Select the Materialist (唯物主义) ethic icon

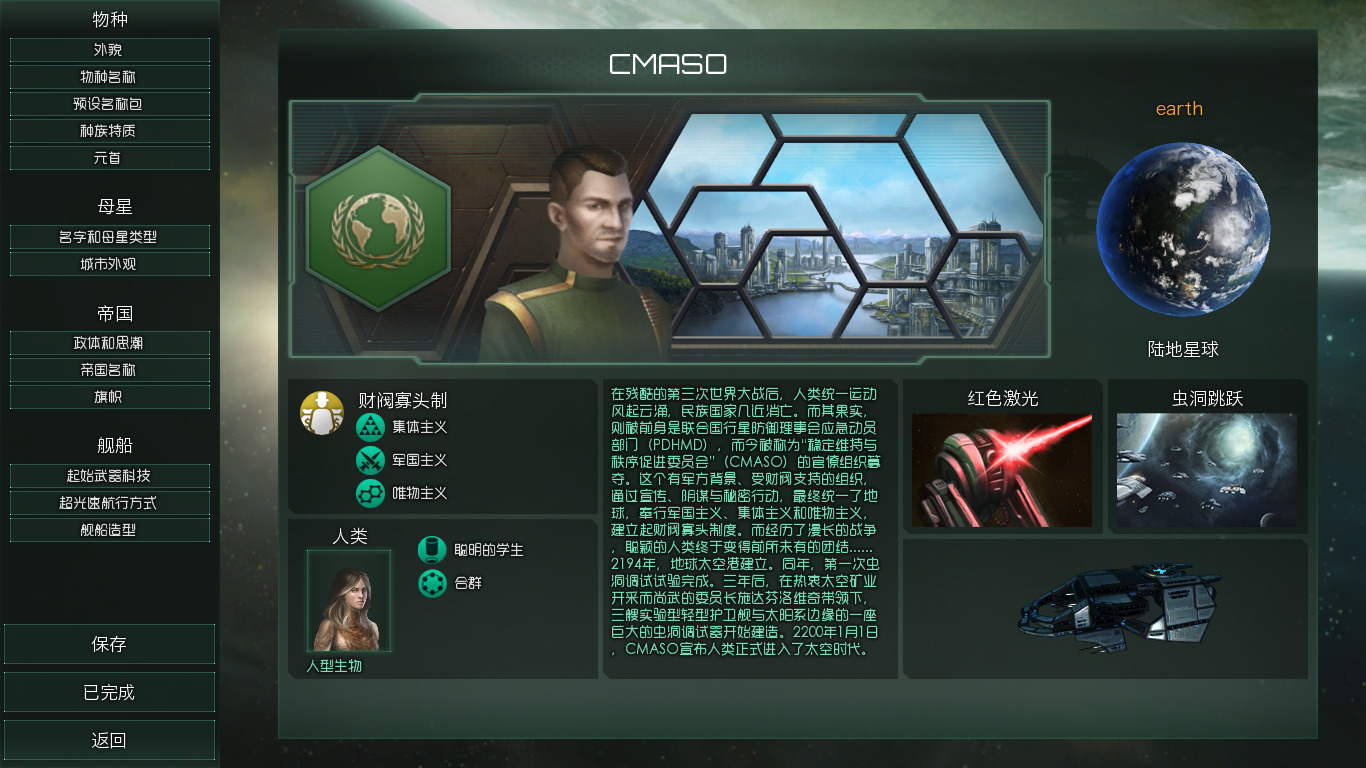pyautogui.click(x=371, y=494)
